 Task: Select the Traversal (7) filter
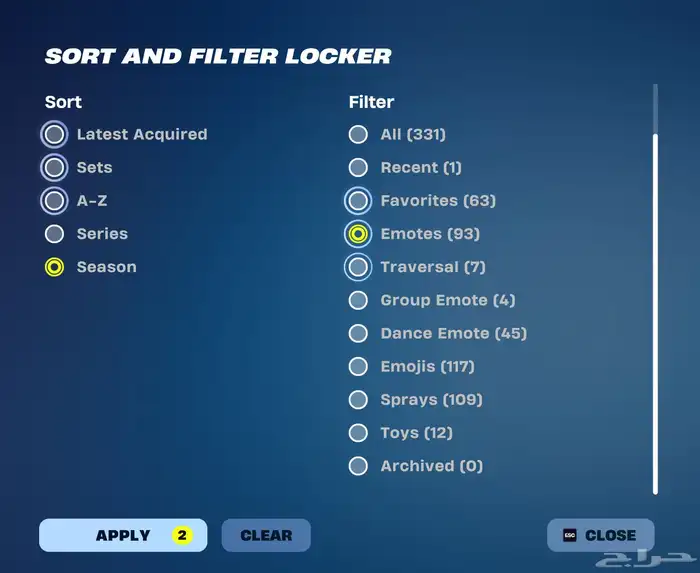(357, 267)
